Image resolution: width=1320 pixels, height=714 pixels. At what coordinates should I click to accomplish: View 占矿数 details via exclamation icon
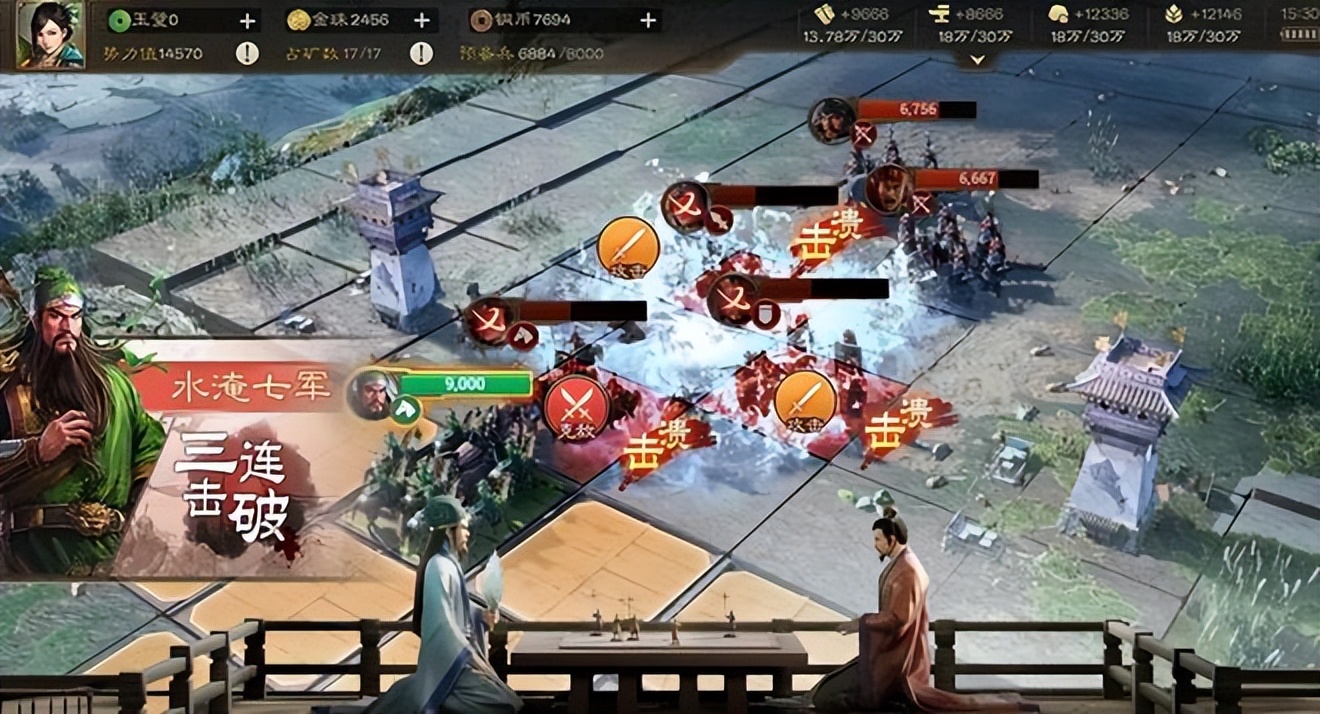421,53
